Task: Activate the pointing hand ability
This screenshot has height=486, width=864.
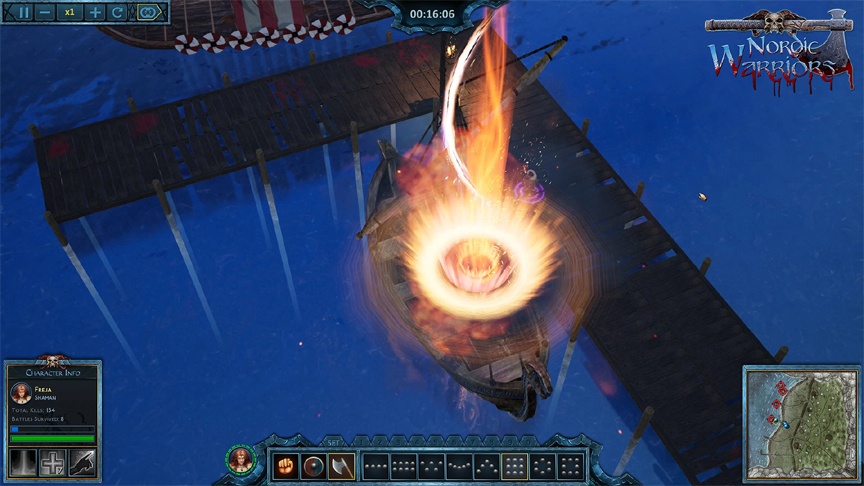Action: pos(83,461)
